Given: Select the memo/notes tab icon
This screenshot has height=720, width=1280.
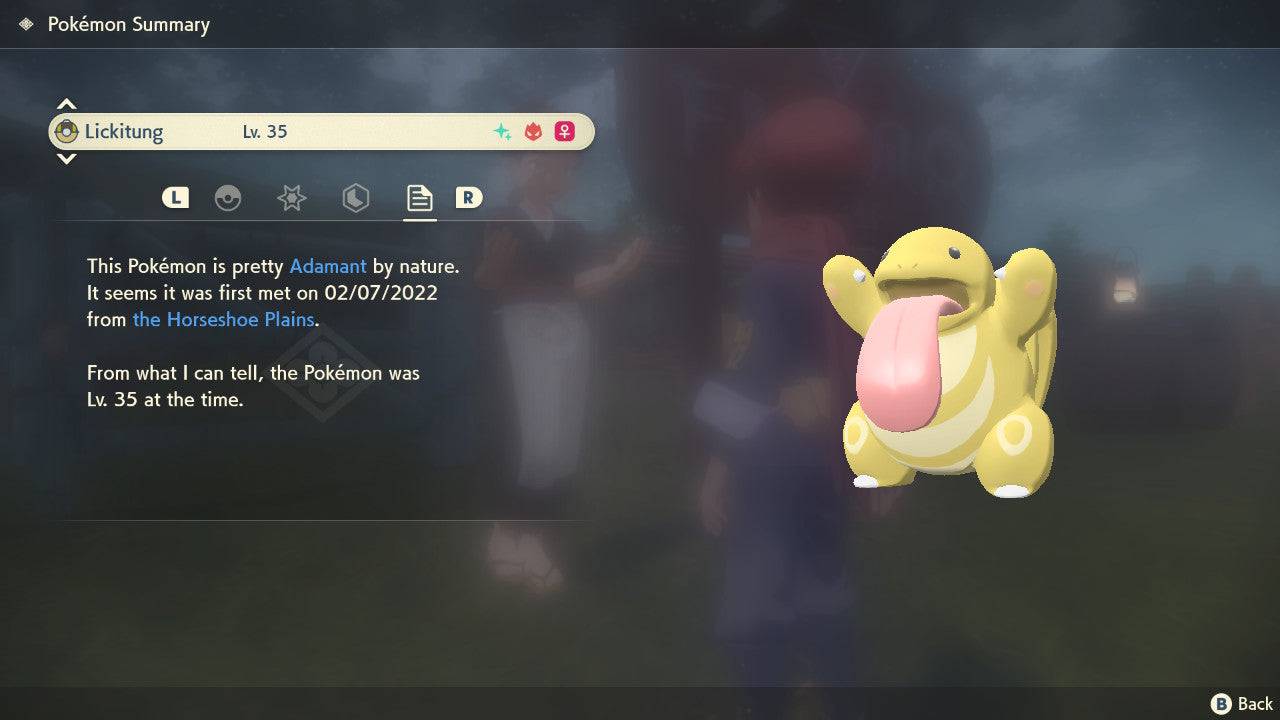Looking at the screenshot, I should [x=419, y=197].
